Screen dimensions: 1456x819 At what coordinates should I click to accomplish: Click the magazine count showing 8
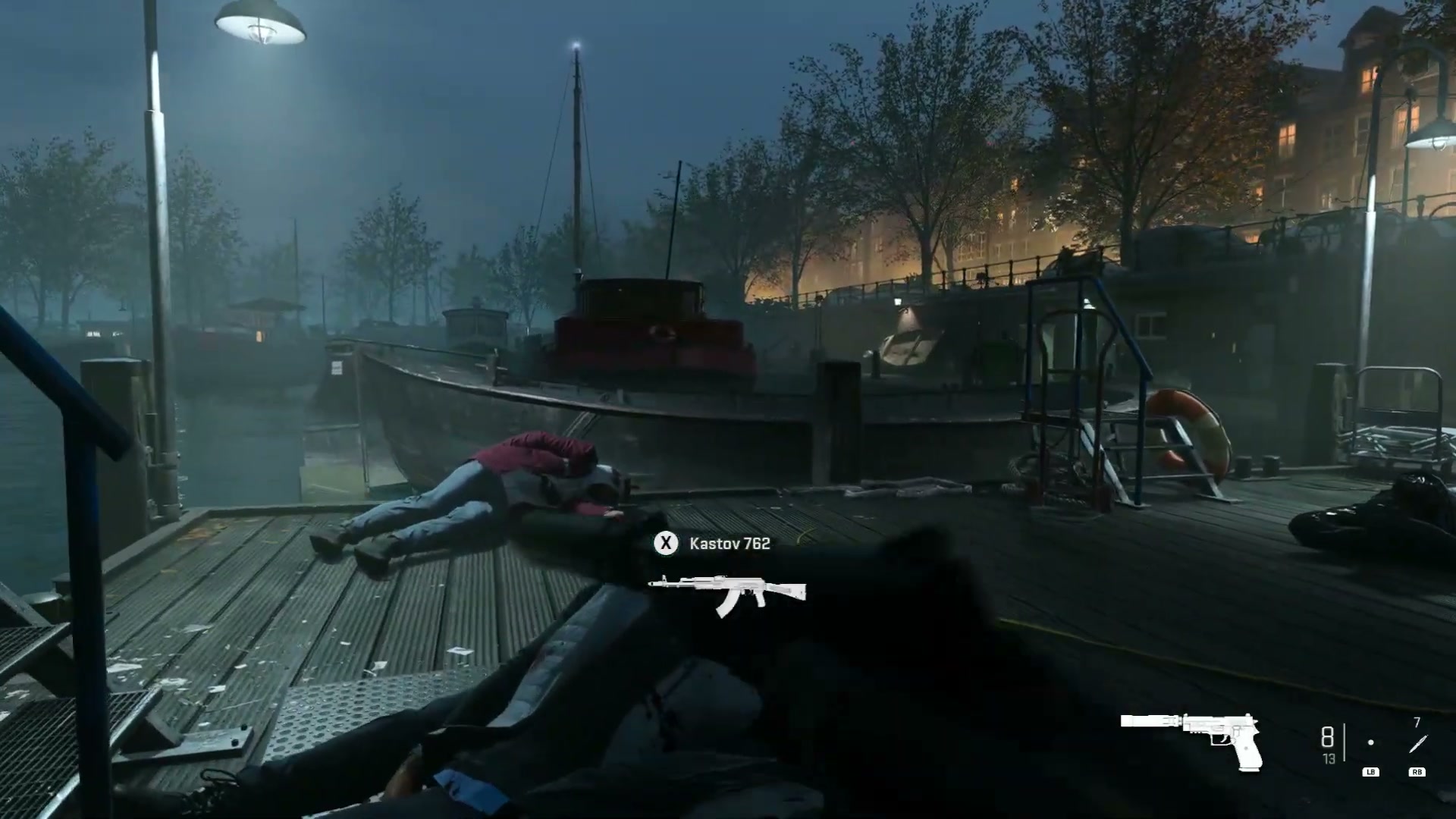pos(1327,737)
